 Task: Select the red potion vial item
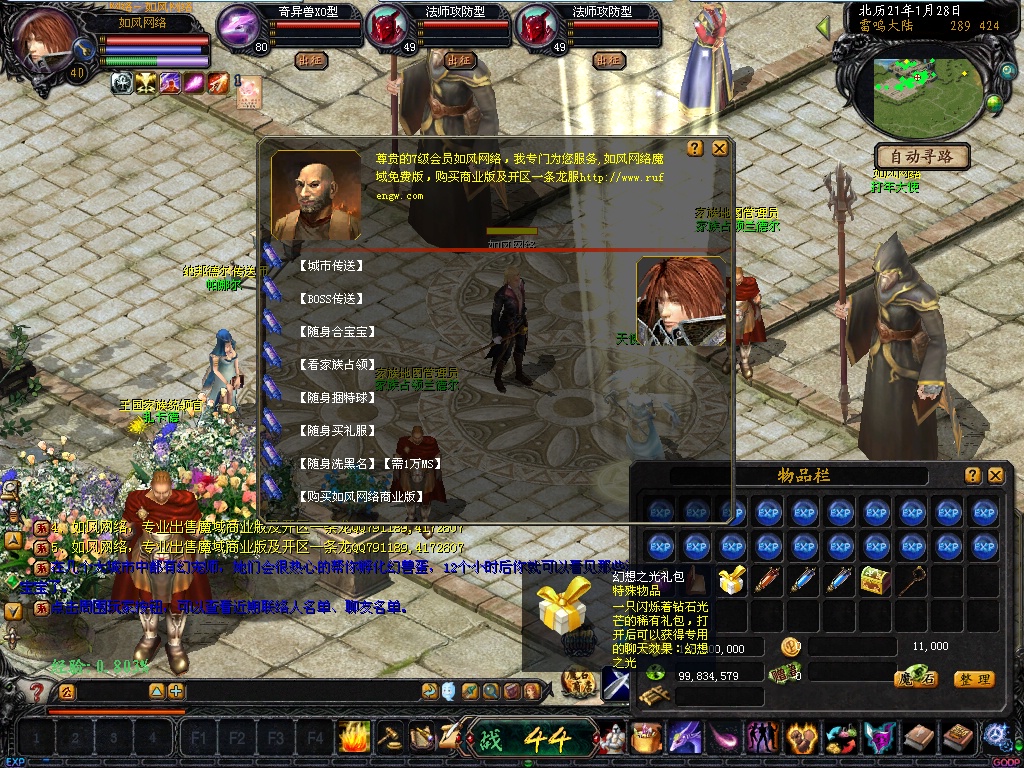coord(768,579)
